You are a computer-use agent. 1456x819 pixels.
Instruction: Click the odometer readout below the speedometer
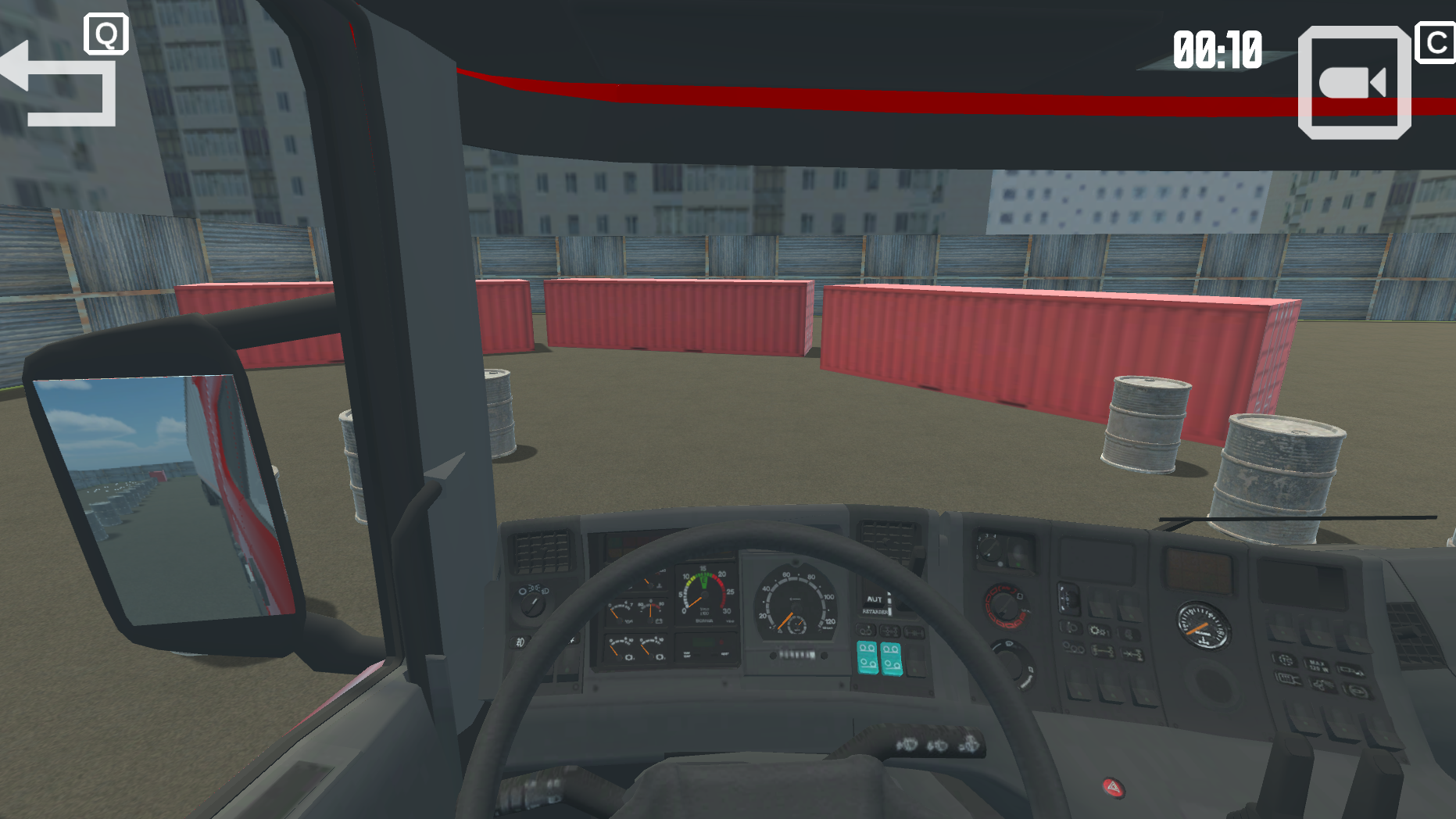tap(798, 653)
